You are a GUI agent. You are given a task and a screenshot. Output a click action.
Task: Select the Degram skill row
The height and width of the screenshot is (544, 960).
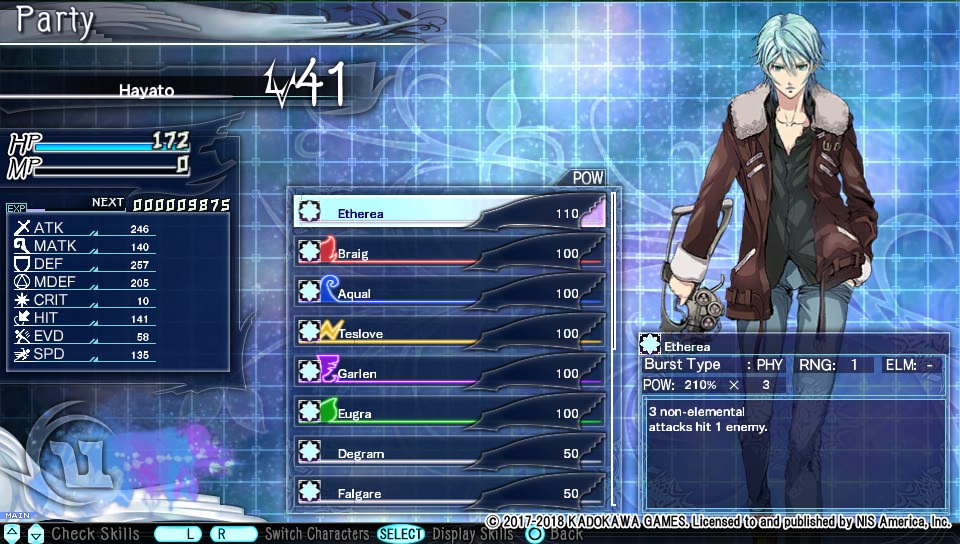click(x=450, y=452)
